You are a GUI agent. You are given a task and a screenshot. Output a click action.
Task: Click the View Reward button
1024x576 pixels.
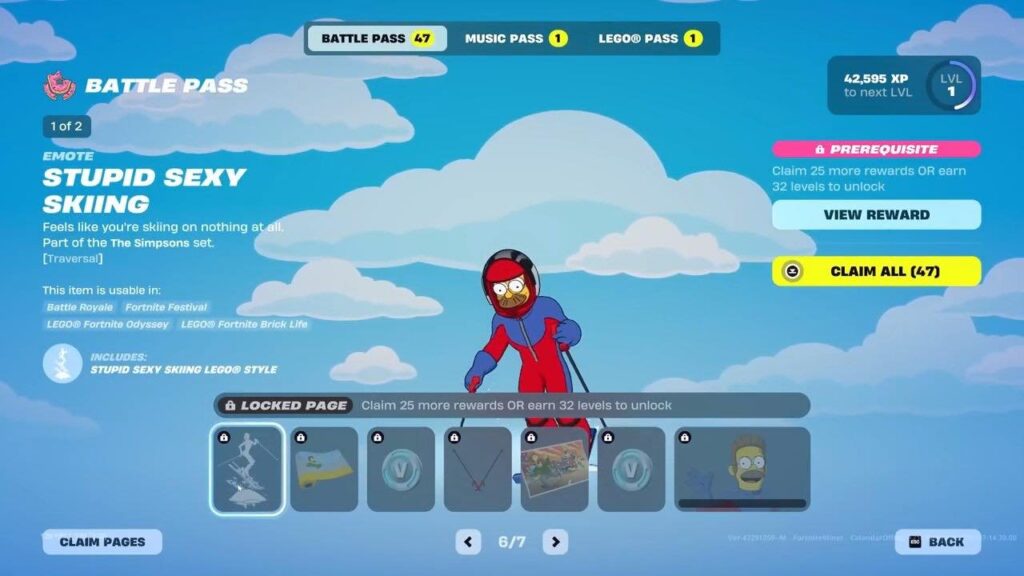pyautogui.click(x=876, y=215)
